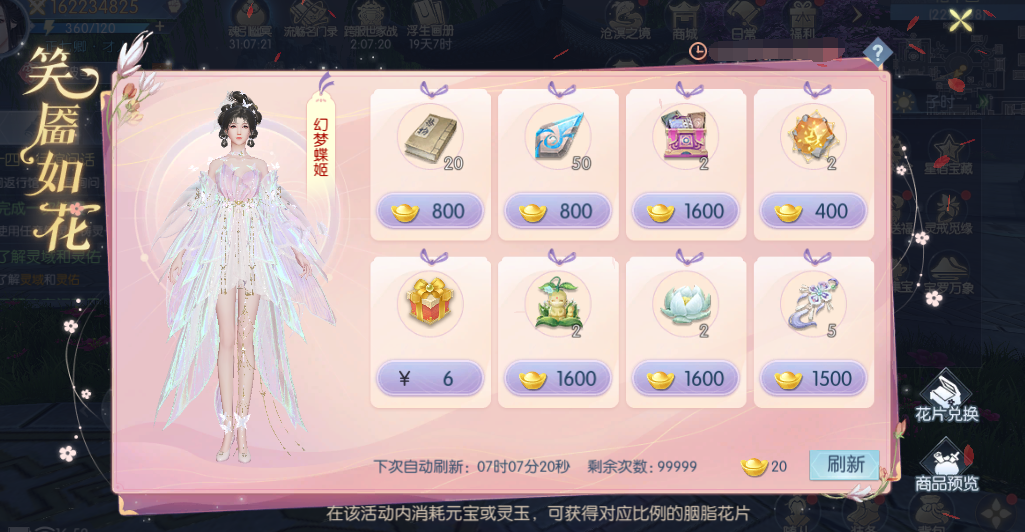Click the 1500 ingot price button

tap(814, 379)
